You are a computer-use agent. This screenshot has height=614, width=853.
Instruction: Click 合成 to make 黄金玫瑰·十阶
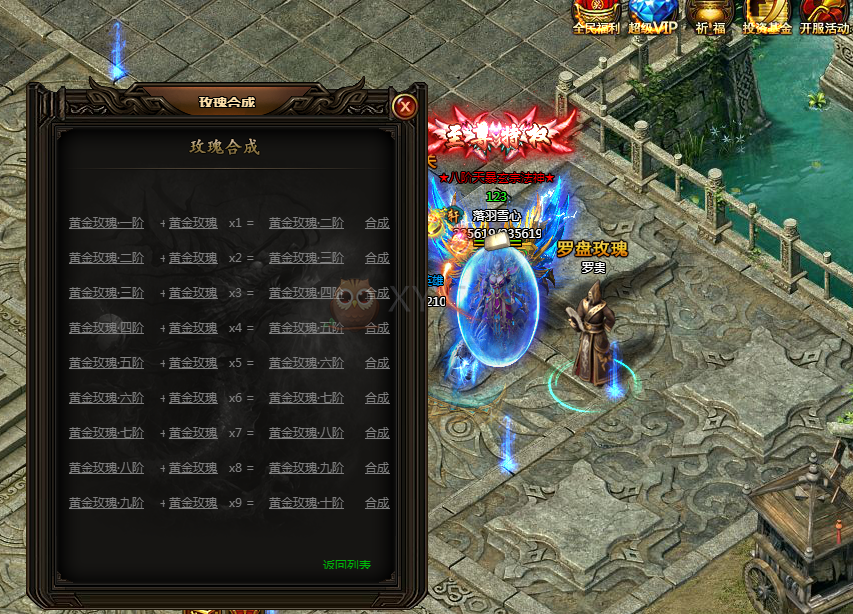pos(377,503)
